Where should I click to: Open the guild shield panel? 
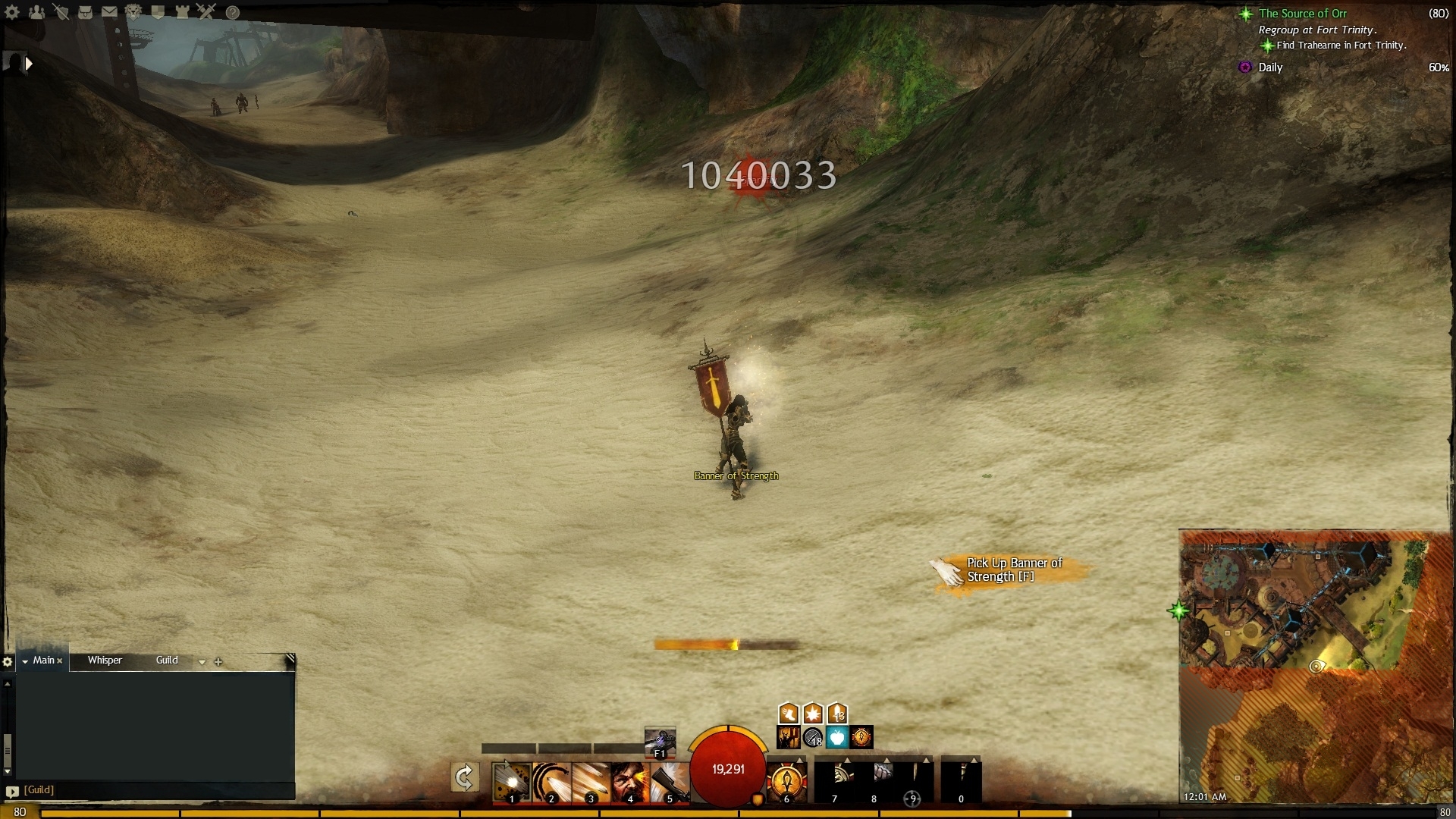(158, 12)
